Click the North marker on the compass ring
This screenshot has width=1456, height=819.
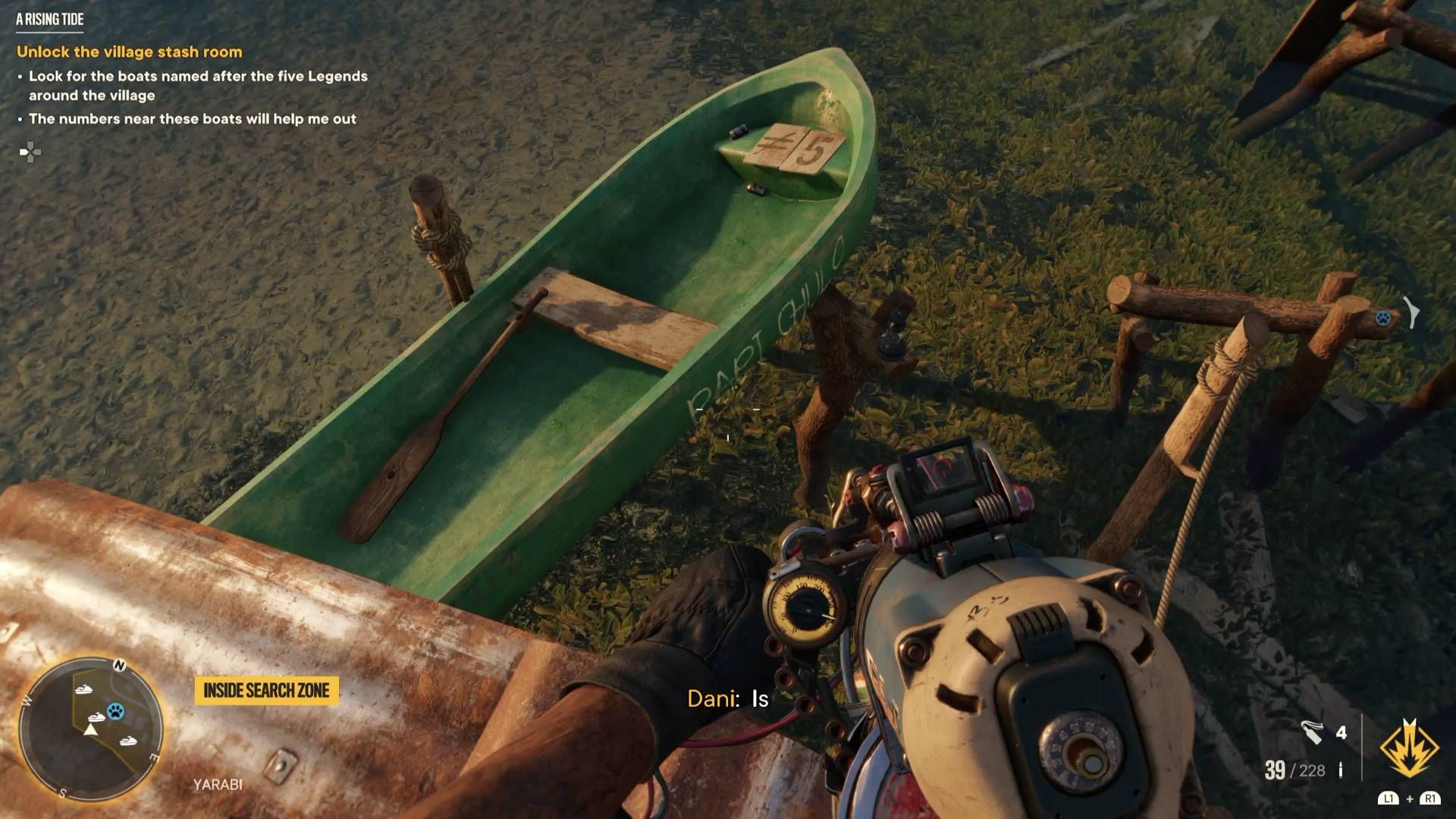click(x=120, y=664)
